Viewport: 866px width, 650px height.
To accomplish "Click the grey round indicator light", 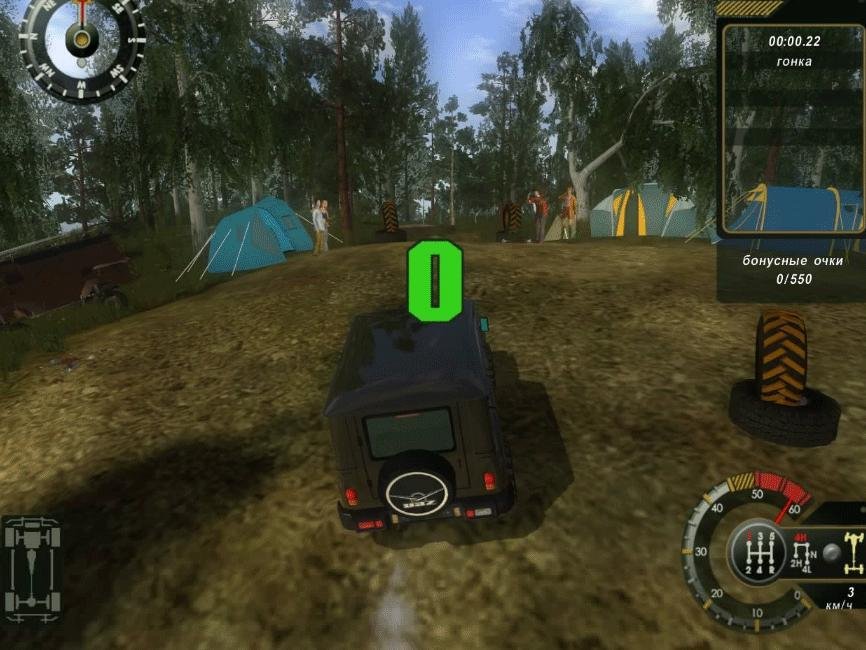I will tap(830, 551).
